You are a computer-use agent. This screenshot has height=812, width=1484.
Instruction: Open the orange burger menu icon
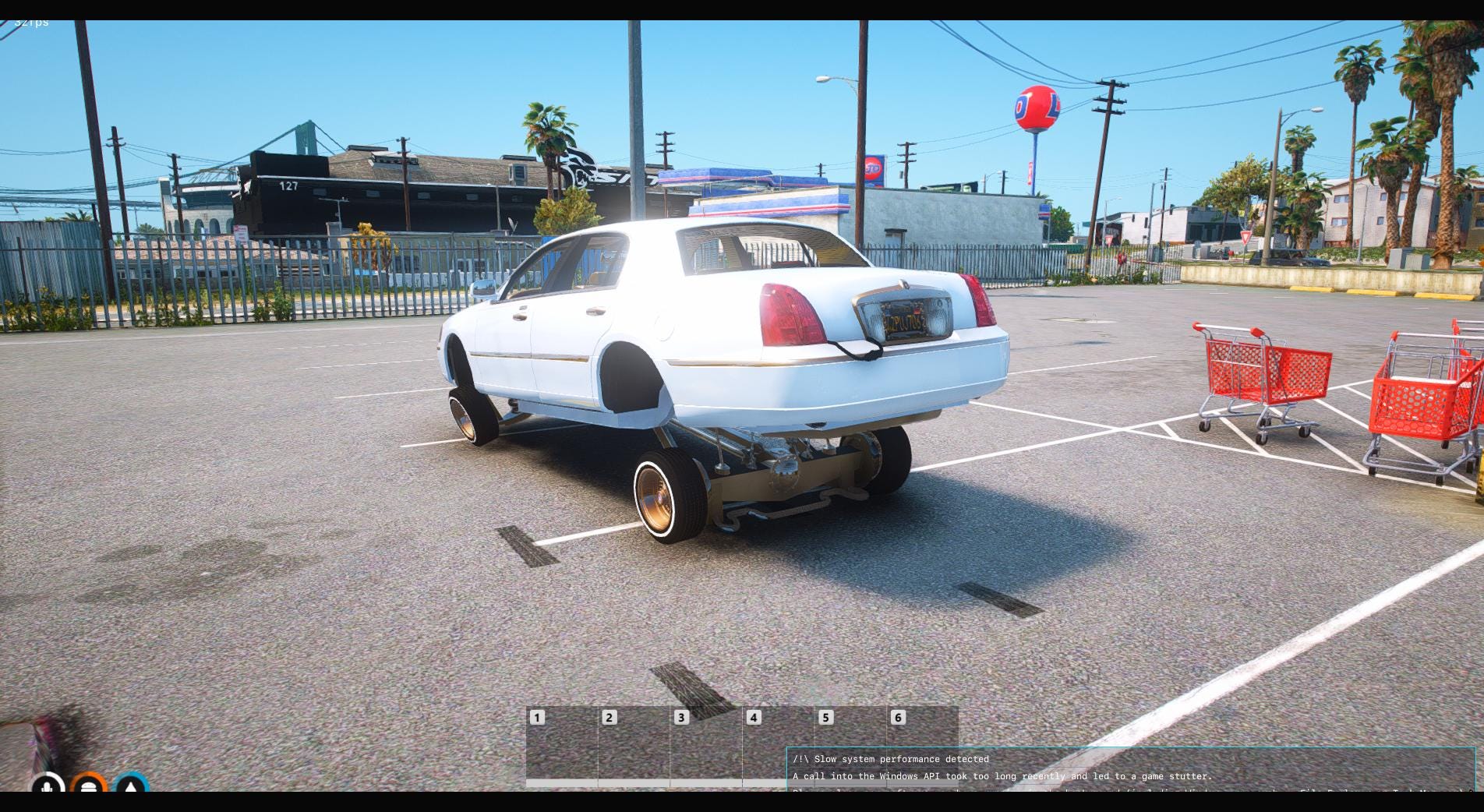pyautogui.click(x=89, y=787)
